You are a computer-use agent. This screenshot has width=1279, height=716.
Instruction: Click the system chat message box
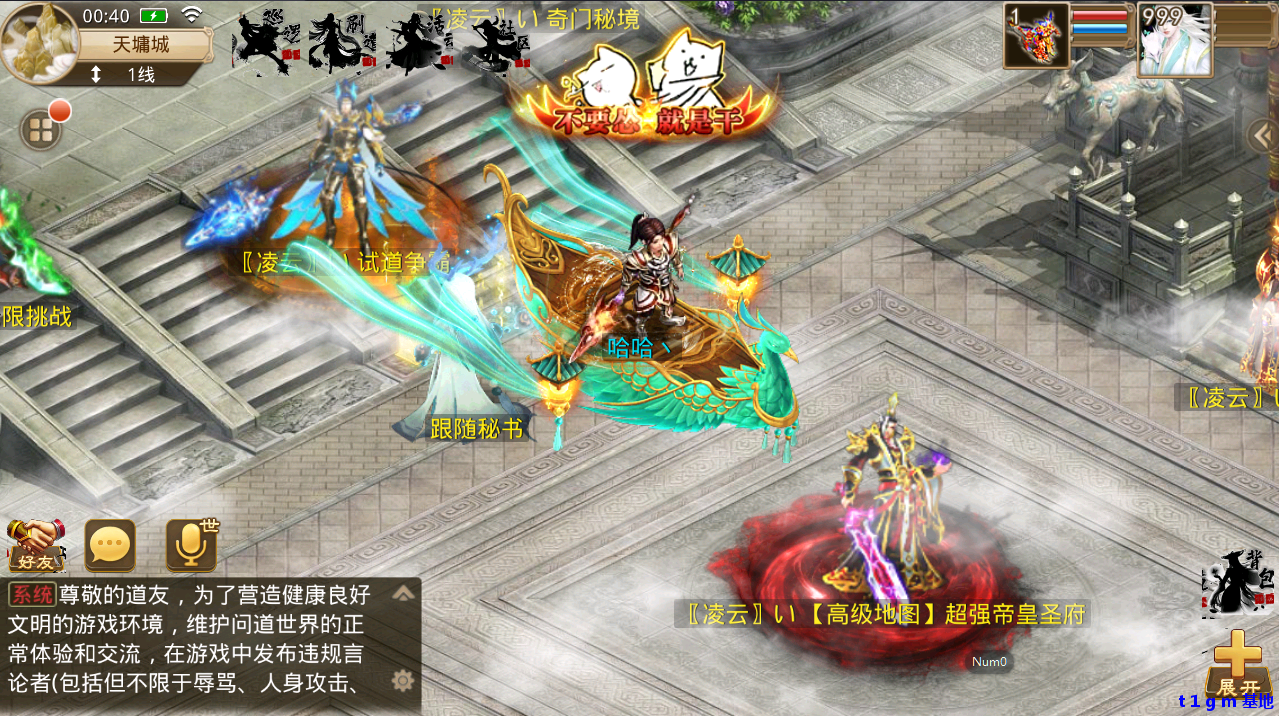195,645
